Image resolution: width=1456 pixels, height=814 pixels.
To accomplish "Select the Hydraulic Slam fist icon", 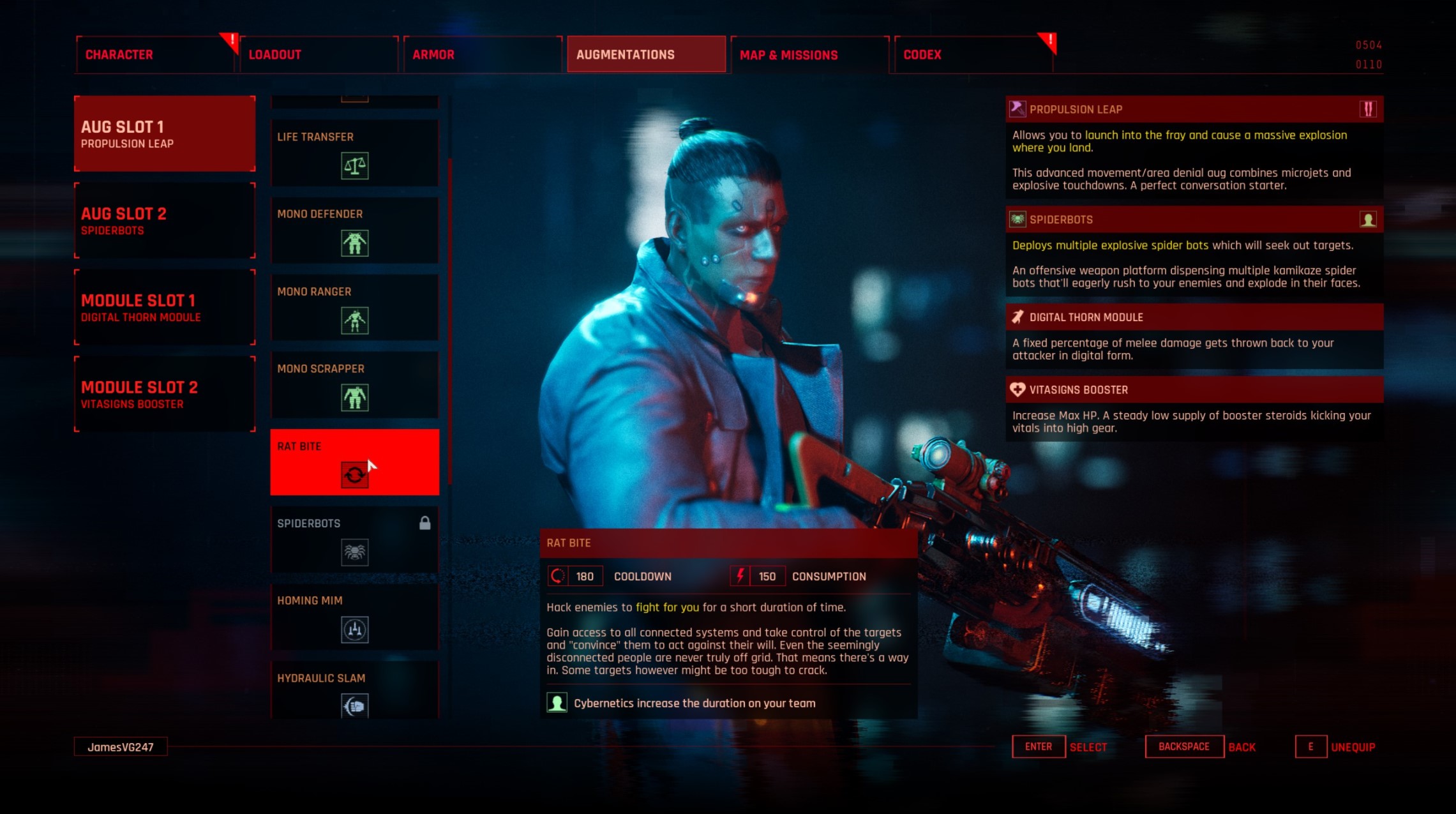I will [354, 707].
